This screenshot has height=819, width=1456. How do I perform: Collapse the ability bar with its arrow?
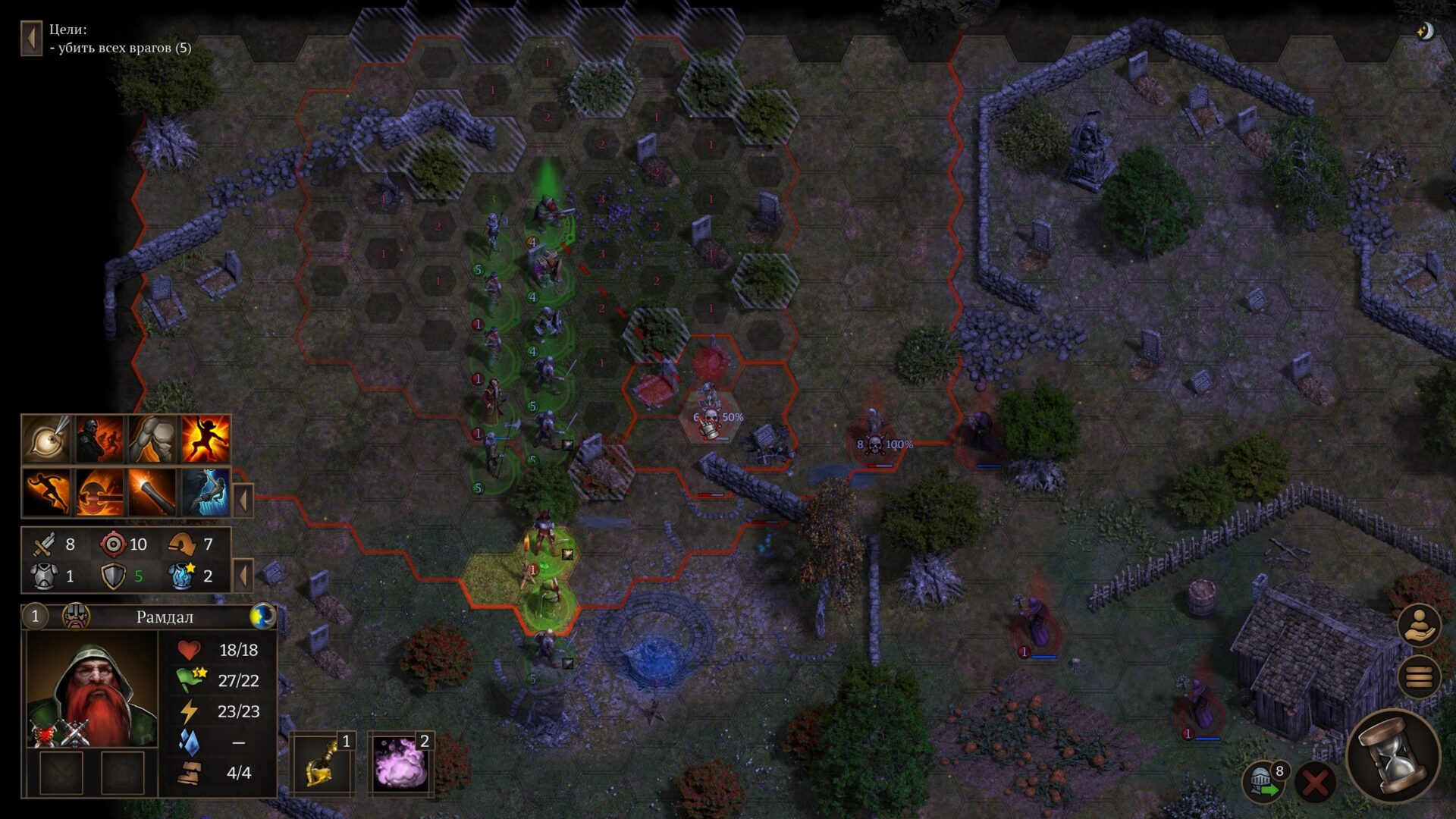pos(243,500)
